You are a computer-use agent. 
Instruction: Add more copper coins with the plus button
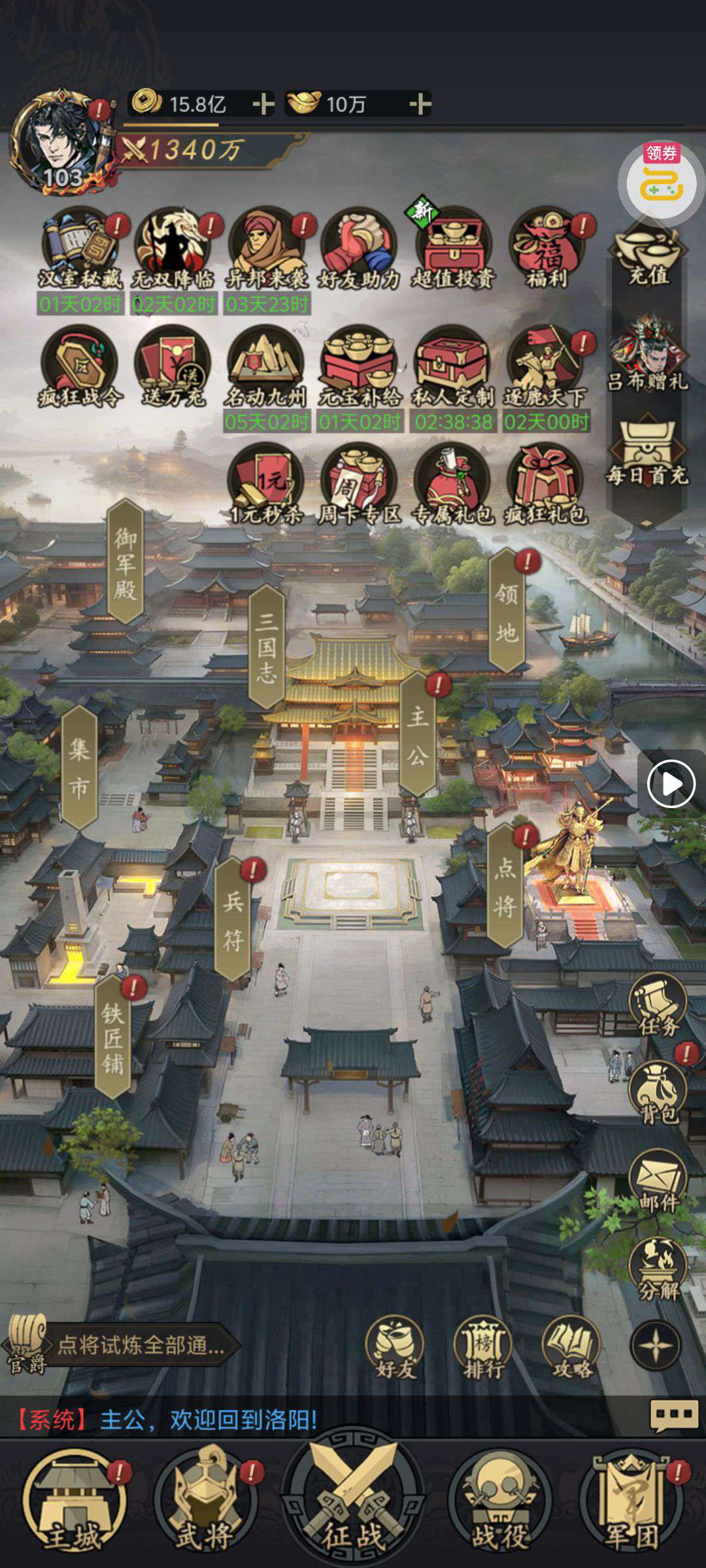pyautogui.click(x=263, y=104)
